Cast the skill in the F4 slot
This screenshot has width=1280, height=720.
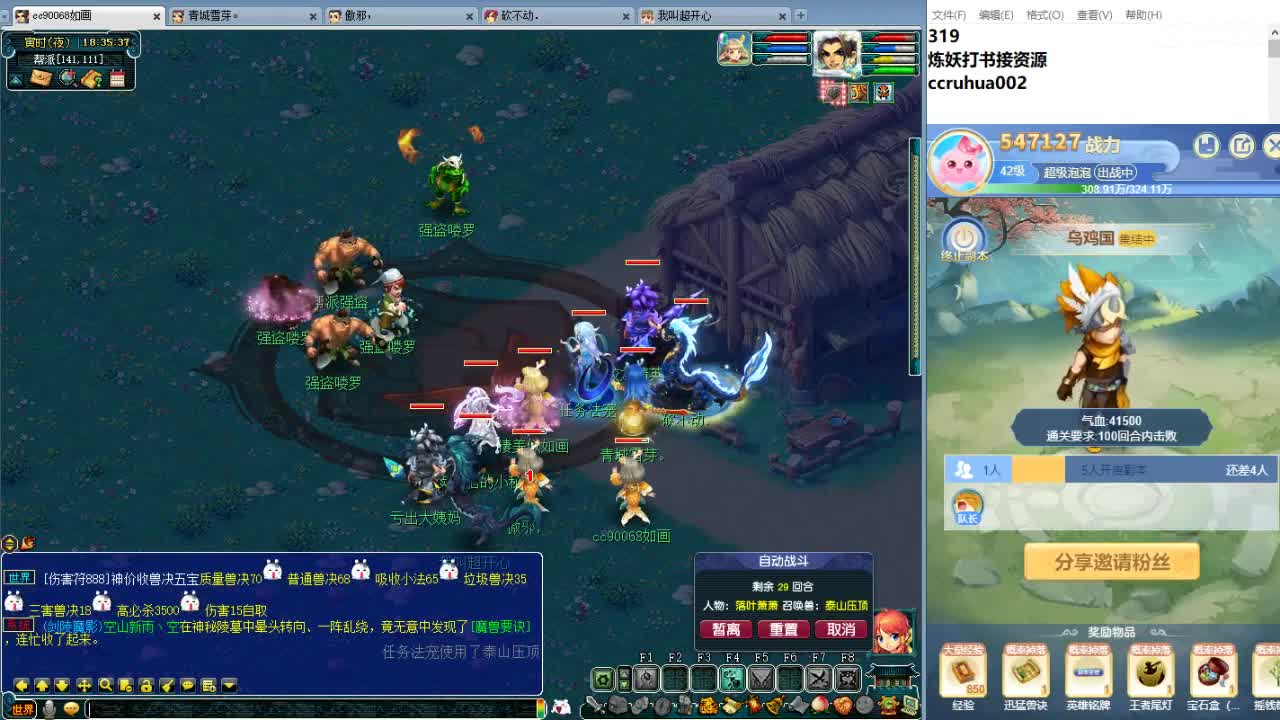point(731,677)
